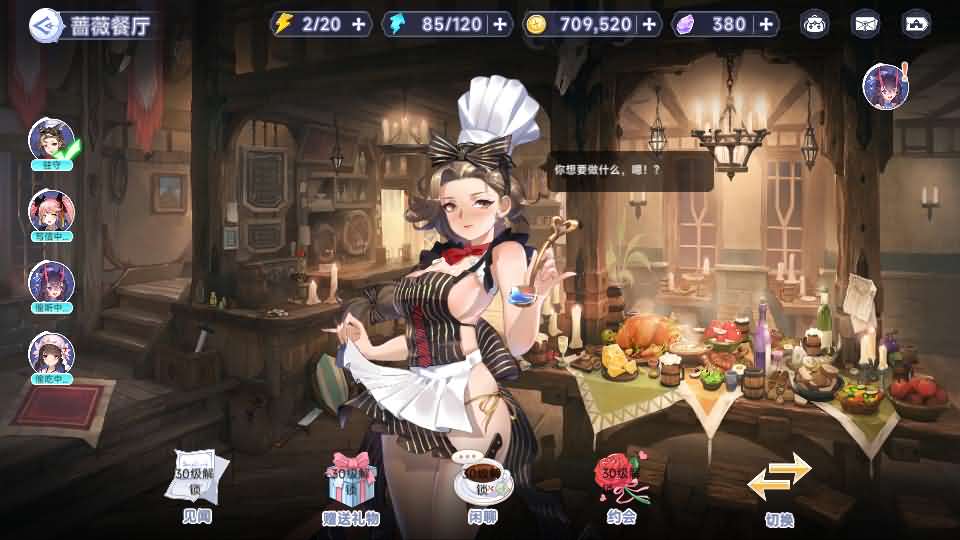Image resolution: width=960 pixels, height=540 pixels.
Task: Pick the white-hat brunette girl portrait
Action: coord(51,356)
